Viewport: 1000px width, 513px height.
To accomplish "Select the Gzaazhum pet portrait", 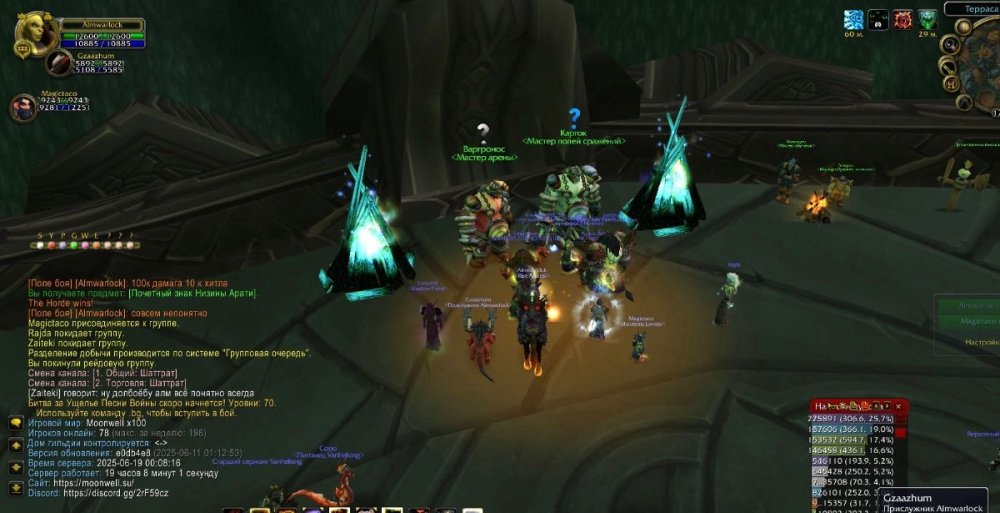I will pos(58,63).
